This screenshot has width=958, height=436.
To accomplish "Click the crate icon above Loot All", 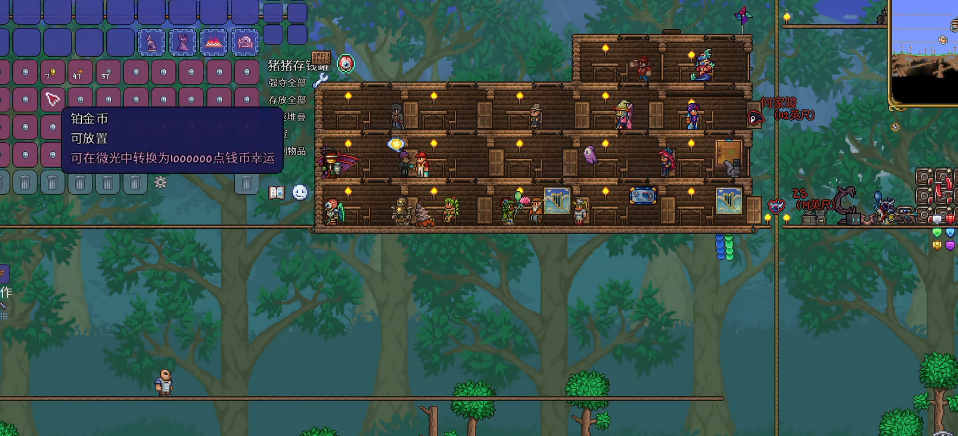I will (320, 59).
